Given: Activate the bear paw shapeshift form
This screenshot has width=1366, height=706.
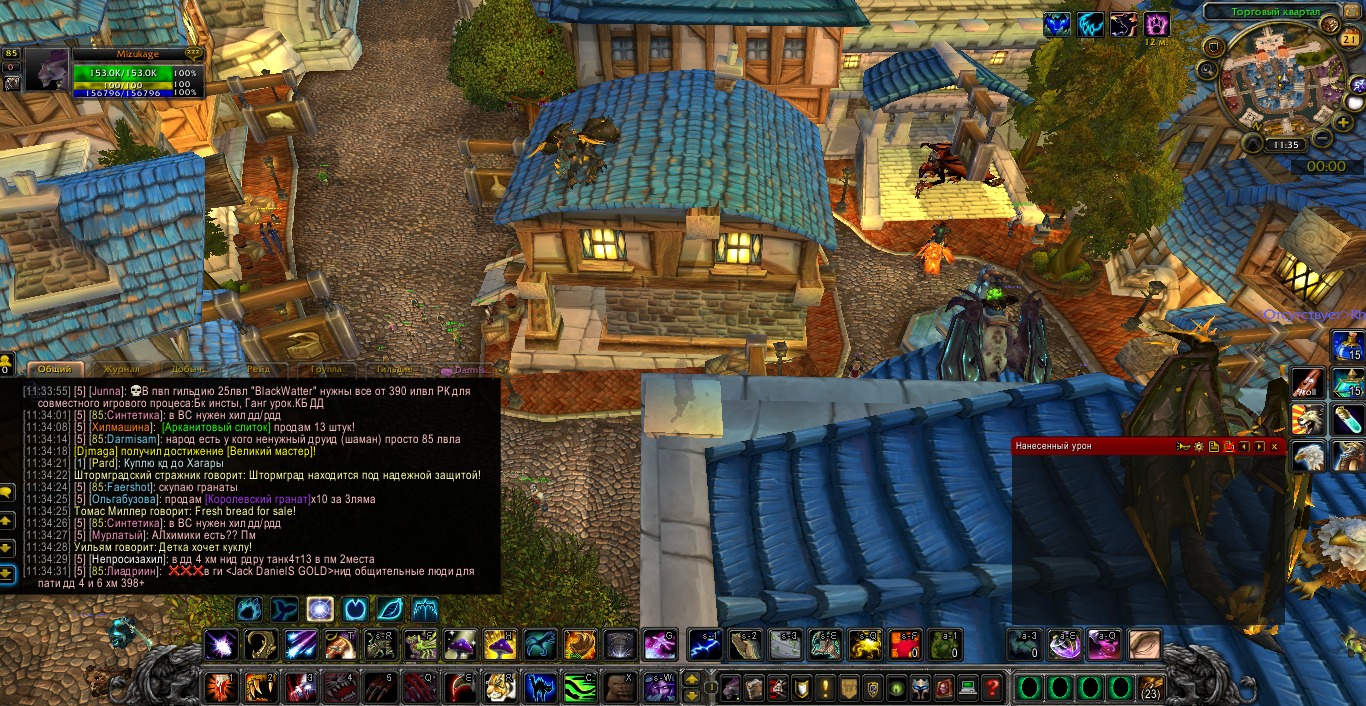Looking at the screenshot, I should [x=251, y=608].
